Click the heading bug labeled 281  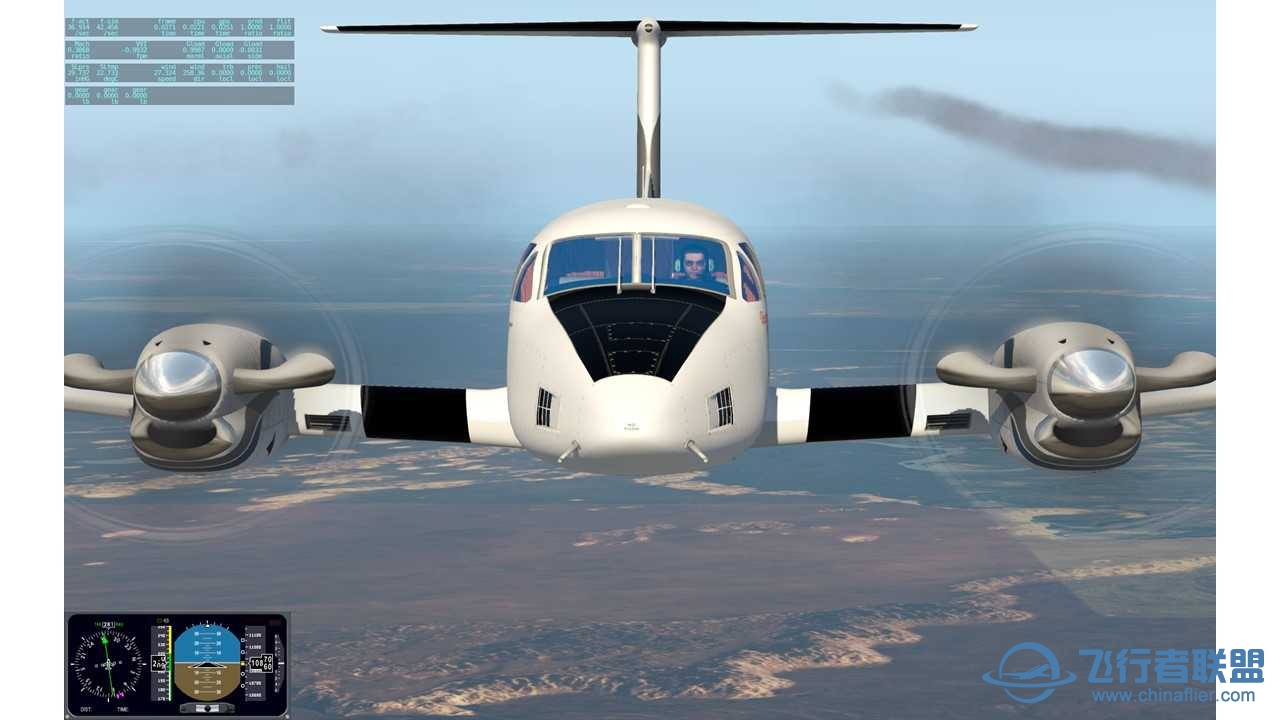coord(107,625)
